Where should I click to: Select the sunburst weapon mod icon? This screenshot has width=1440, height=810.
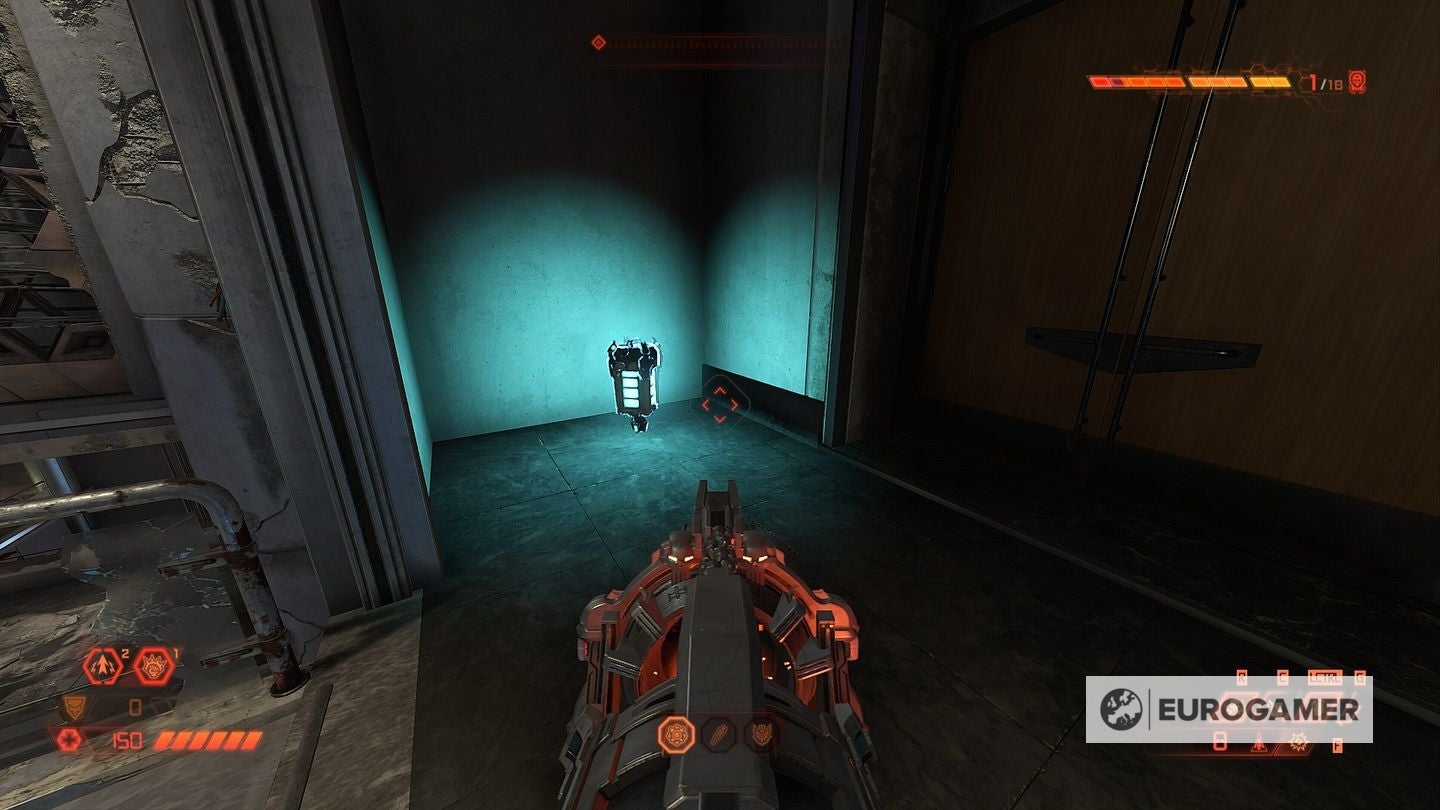1299,743
